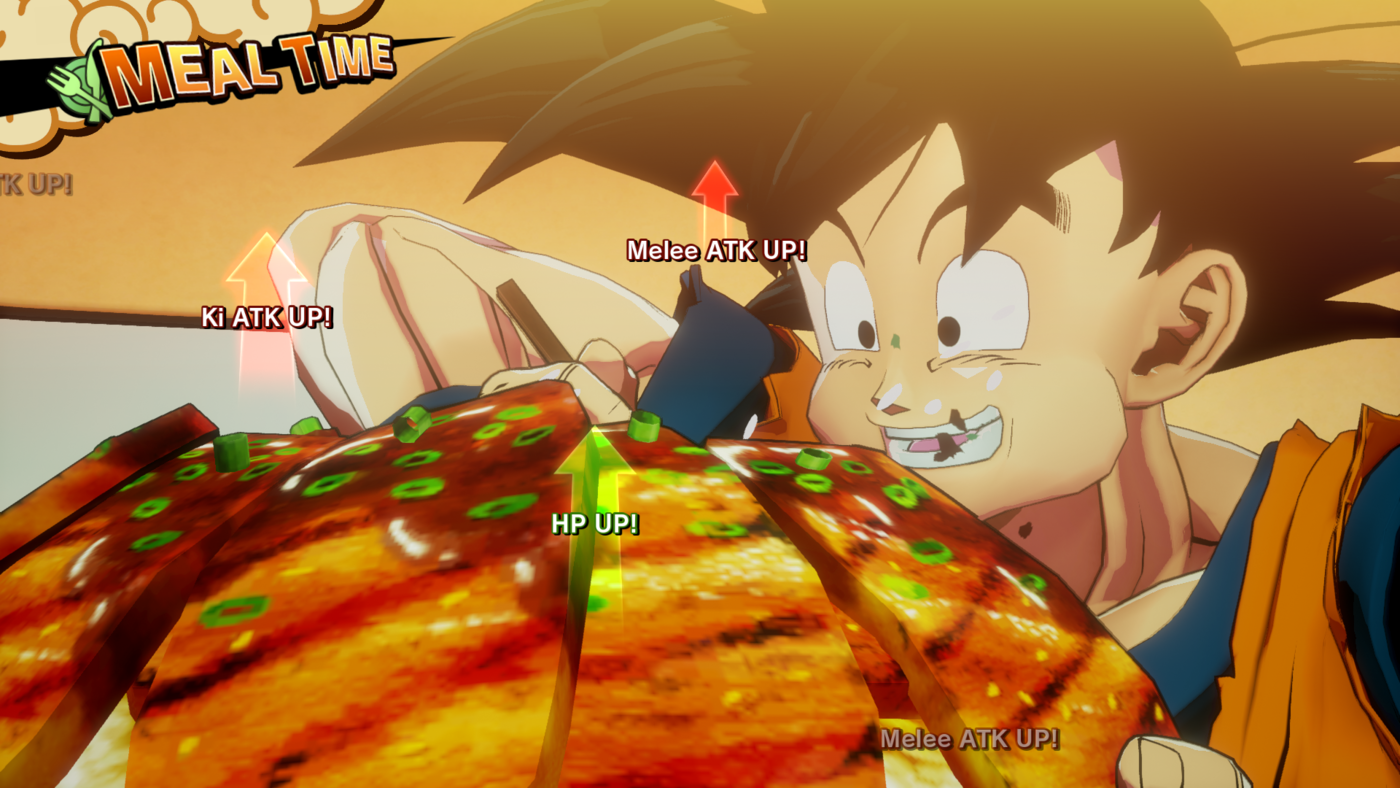Click the orange gradient Meal Time lettering

pyautogui.click(x=250, y=62)
